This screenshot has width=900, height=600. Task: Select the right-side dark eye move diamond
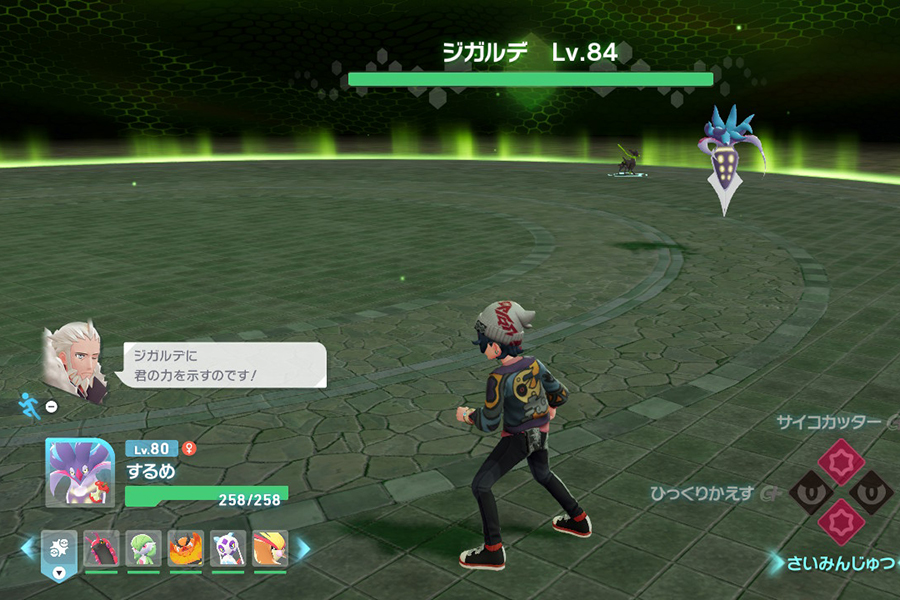pos(870,492)
